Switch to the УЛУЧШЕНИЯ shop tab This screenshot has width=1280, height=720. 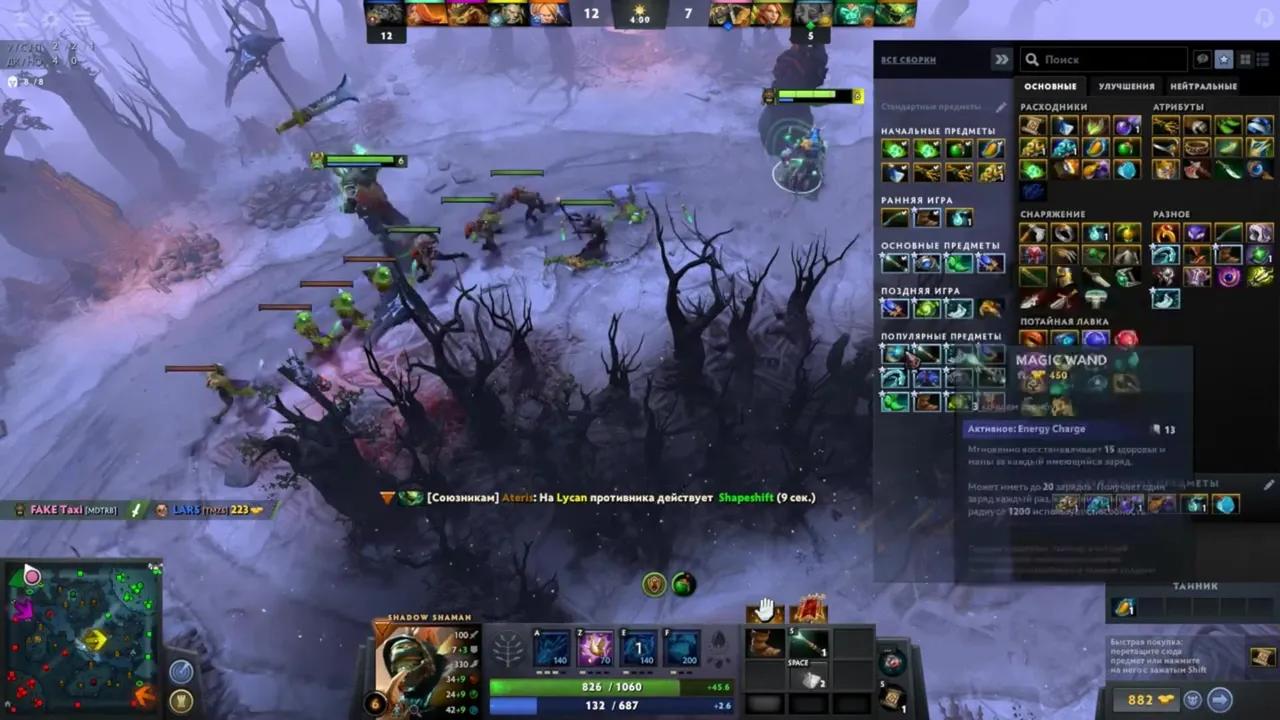click(1127, 87)
